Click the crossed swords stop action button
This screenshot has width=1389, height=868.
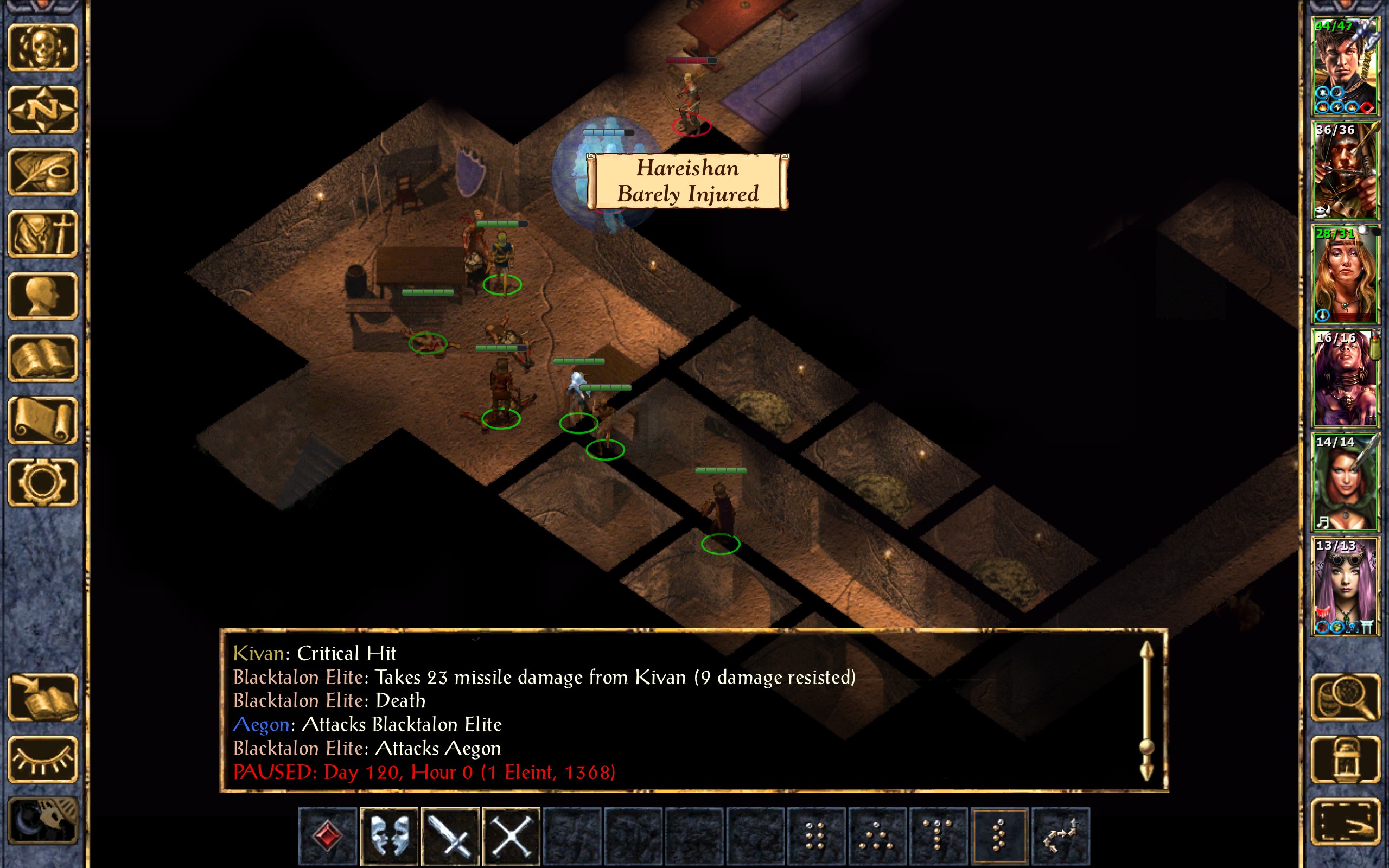tap(512, 836)
